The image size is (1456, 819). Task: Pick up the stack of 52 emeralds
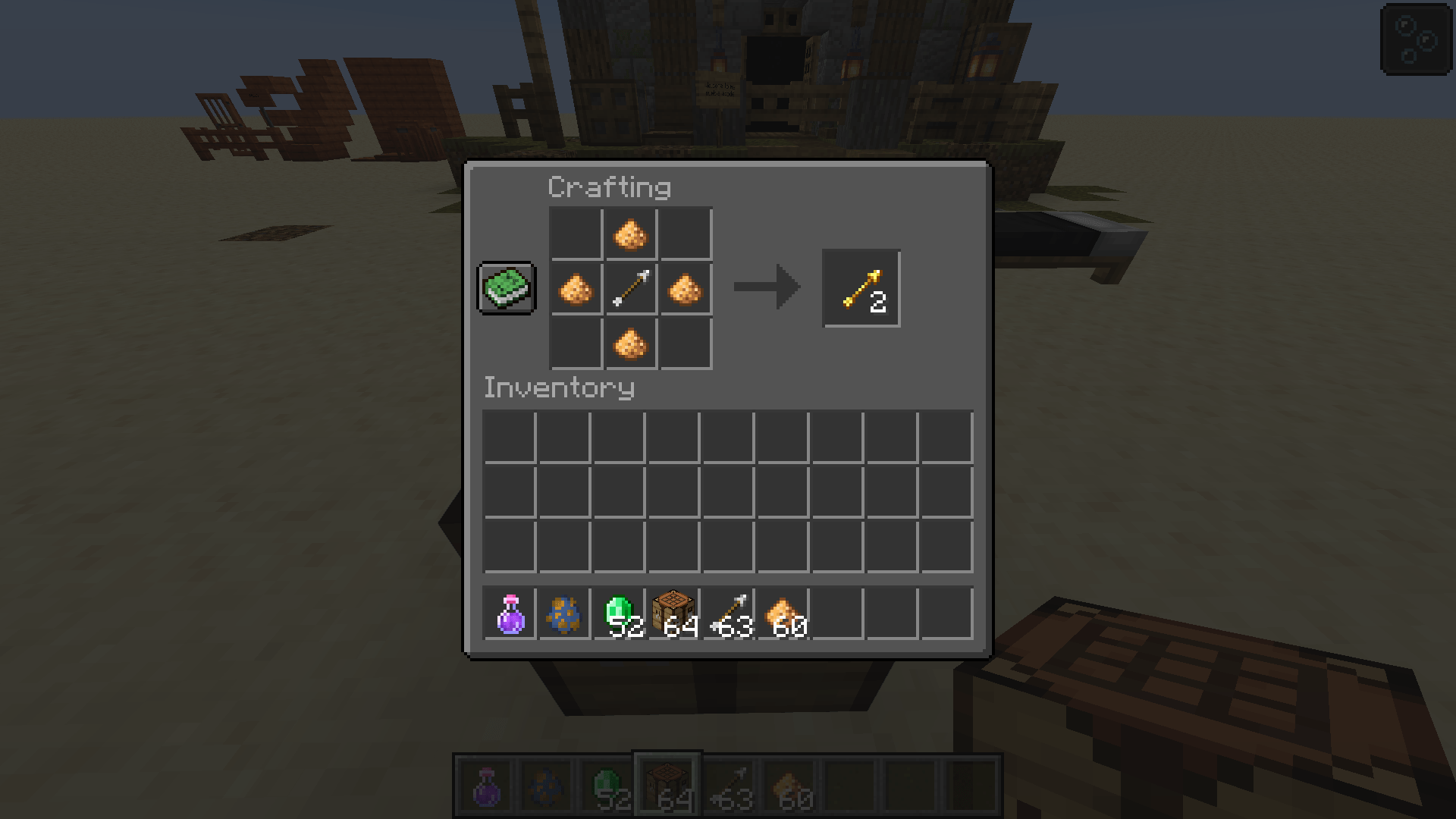click(620, 613)
